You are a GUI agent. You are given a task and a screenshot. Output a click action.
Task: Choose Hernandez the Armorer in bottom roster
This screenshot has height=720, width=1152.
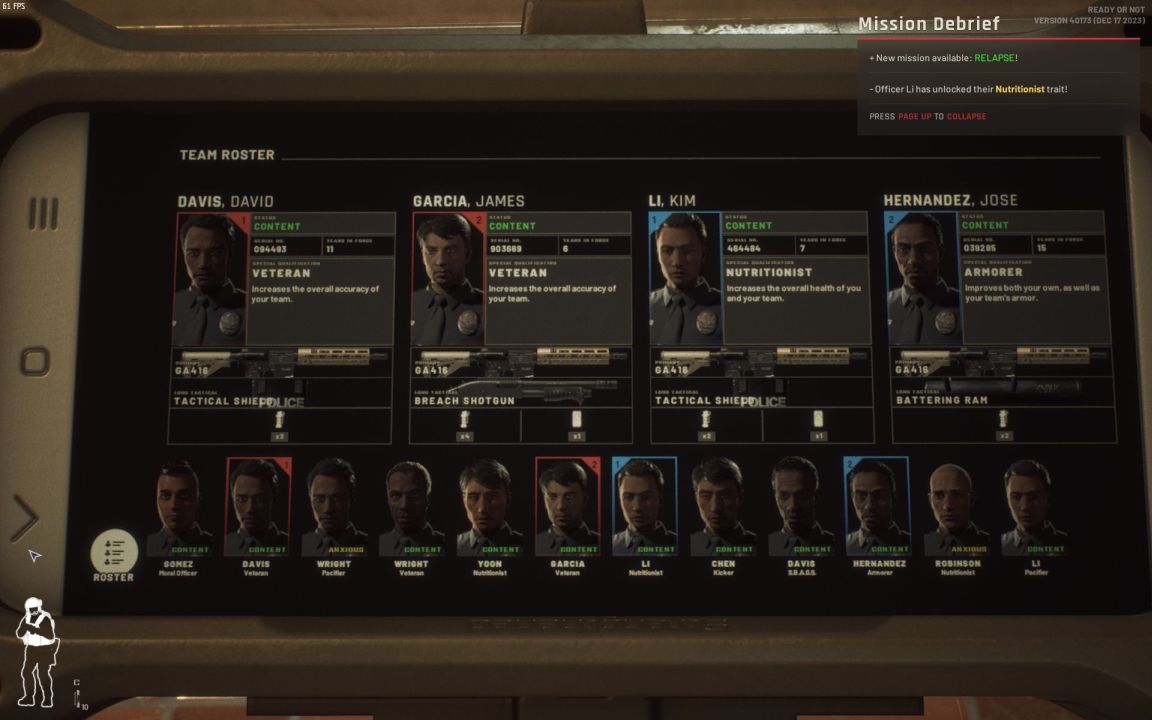click(877, 508)
